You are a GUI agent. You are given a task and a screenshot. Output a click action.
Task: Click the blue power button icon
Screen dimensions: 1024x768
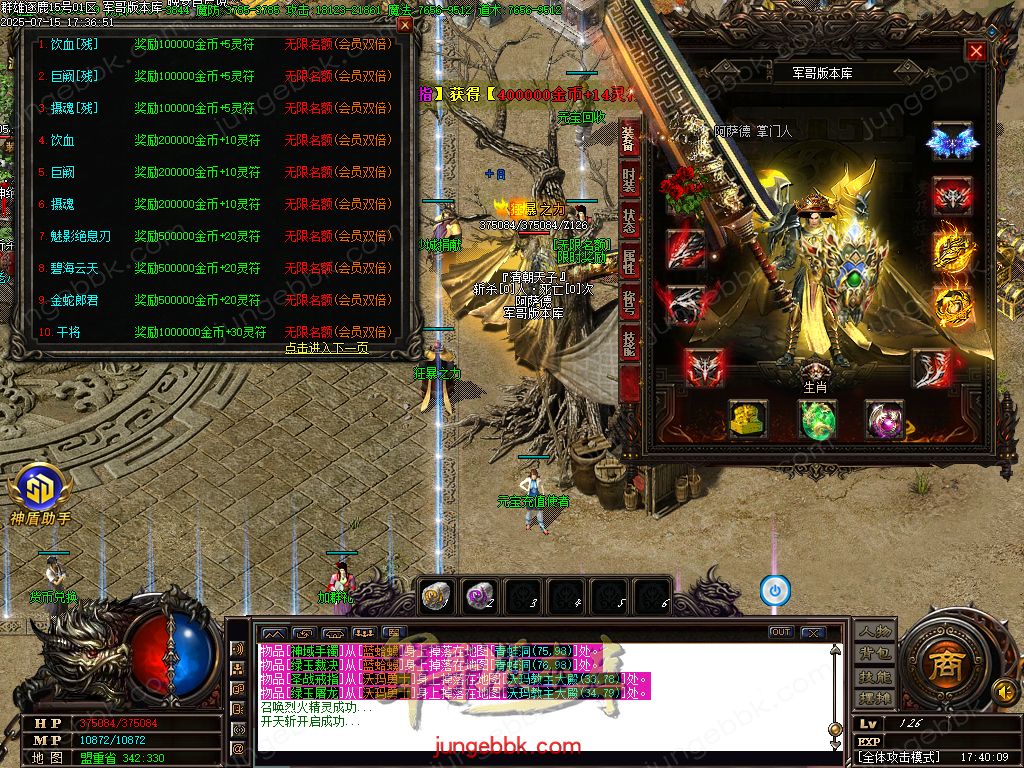pyautogui.click(x=775, y=590)
